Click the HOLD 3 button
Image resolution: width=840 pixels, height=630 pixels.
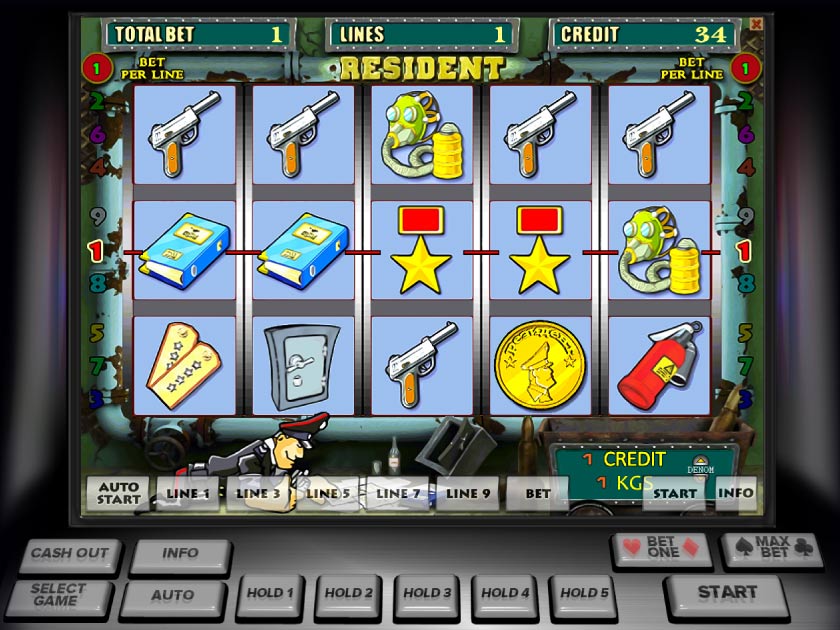[427, 594]
